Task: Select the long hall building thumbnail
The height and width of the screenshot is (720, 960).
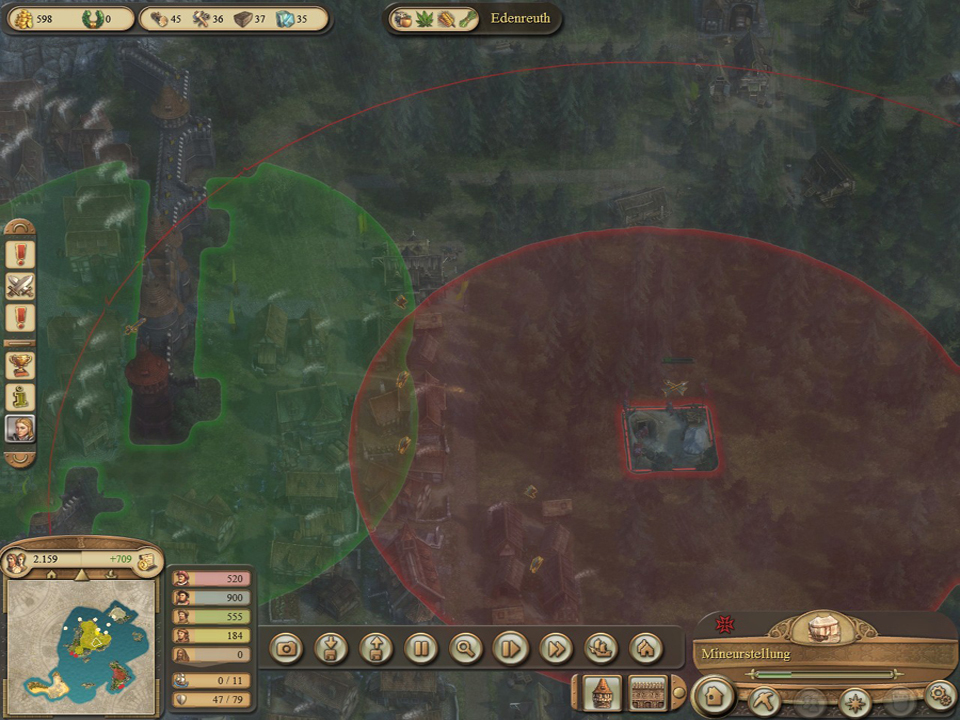Action: coord(649,693)
